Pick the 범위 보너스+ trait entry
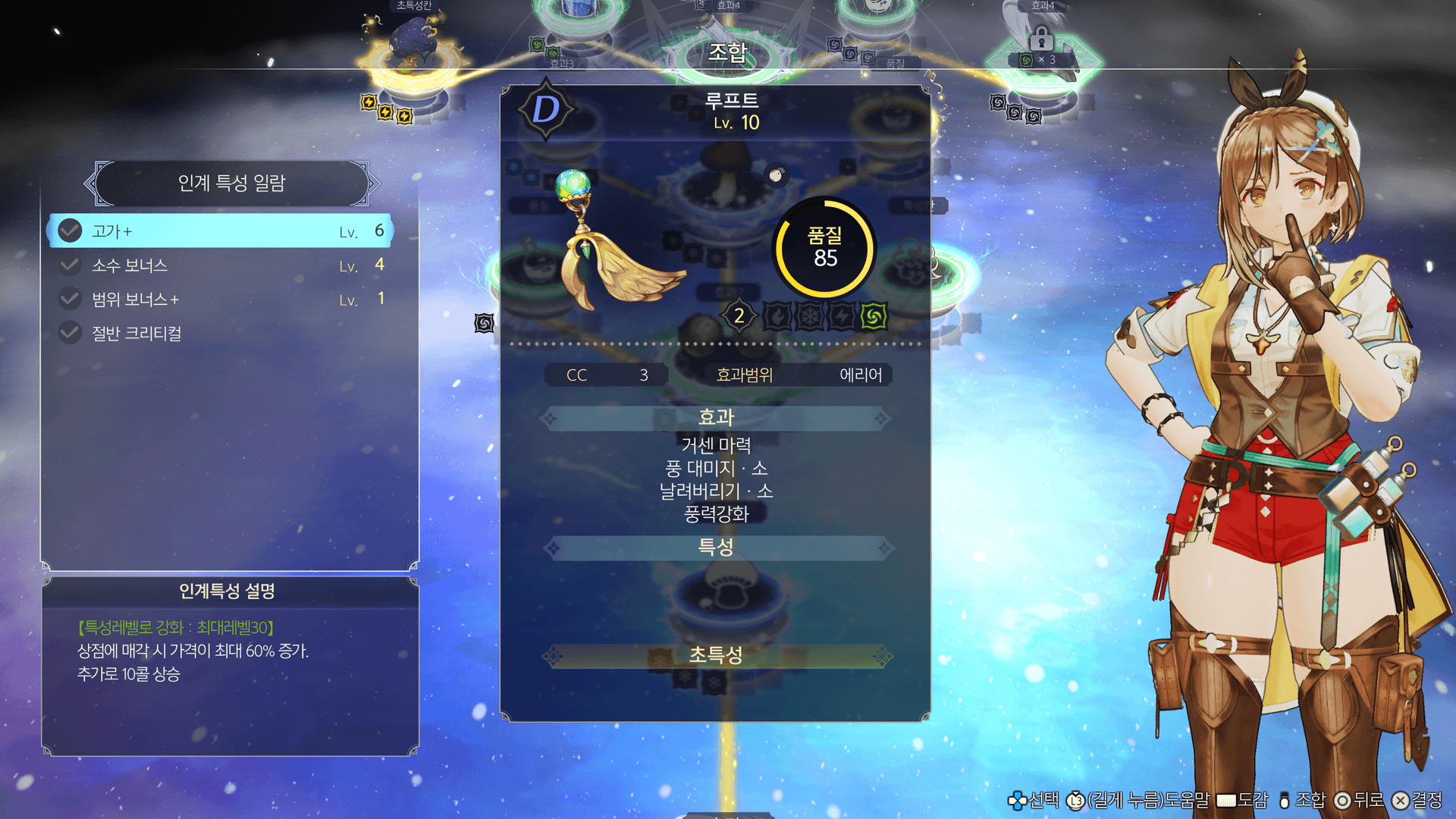Image resolution: width=1456 pixels, height=819 pixels. coord(220,300)
